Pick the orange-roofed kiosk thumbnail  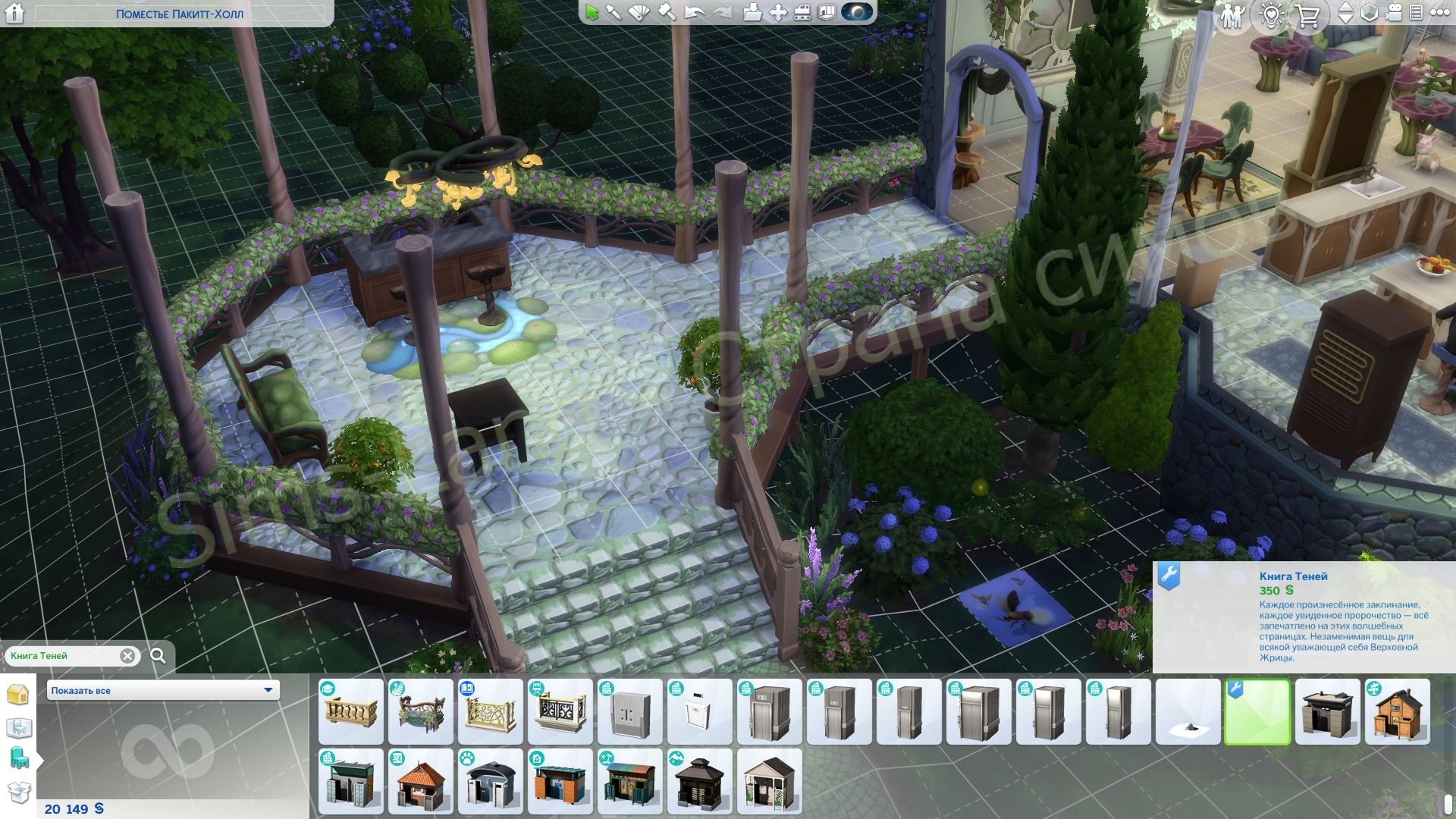pyautogui.click(x=420, y=782)
